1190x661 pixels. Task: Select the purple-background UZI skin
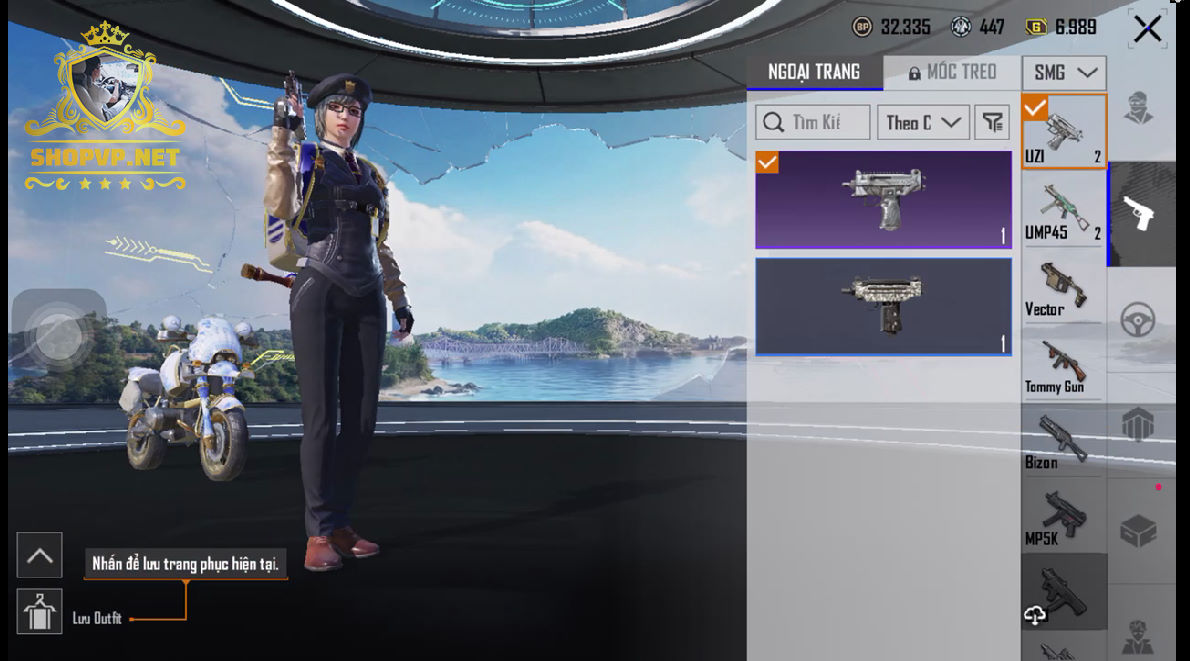pyautogui.click(x=883, y=199)
